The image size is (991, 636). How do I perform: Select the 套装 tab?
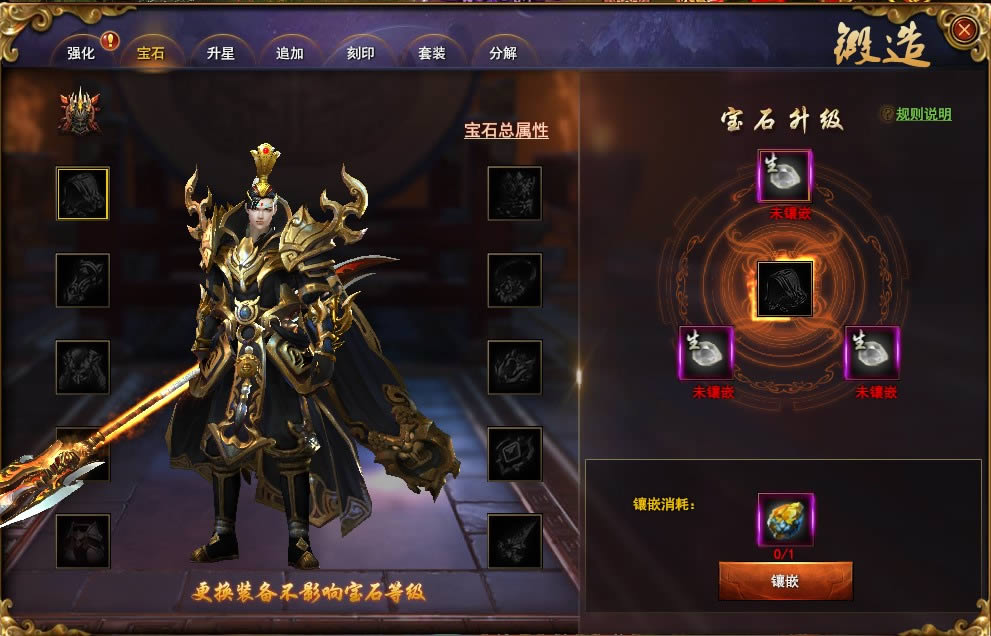coord(431,53)
